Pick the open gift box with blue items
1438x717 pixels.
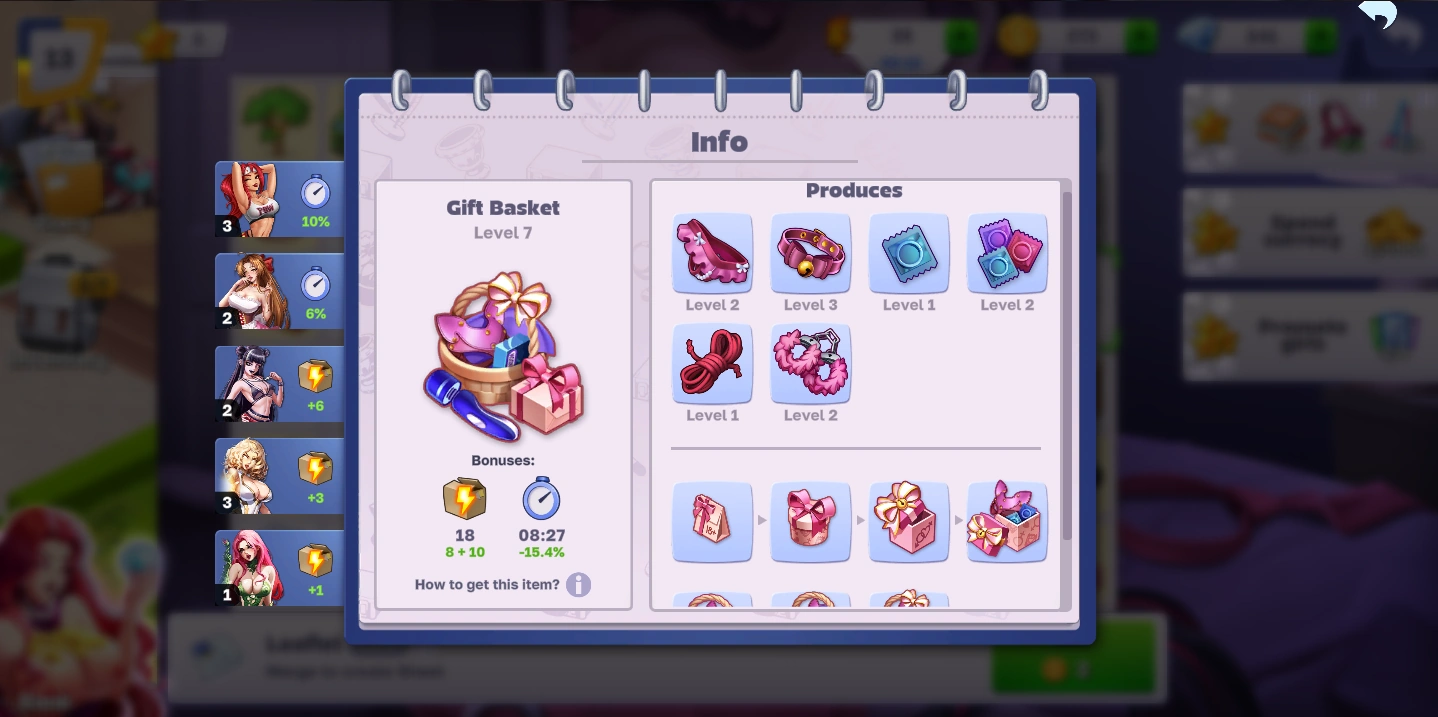(1006, 521)
